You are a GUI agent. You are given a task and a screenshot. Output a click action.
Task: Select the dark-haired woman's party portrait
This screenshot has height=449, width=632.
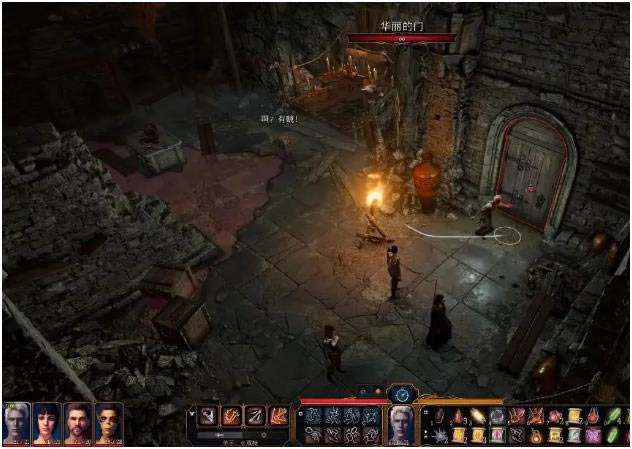tap(47, 422)
